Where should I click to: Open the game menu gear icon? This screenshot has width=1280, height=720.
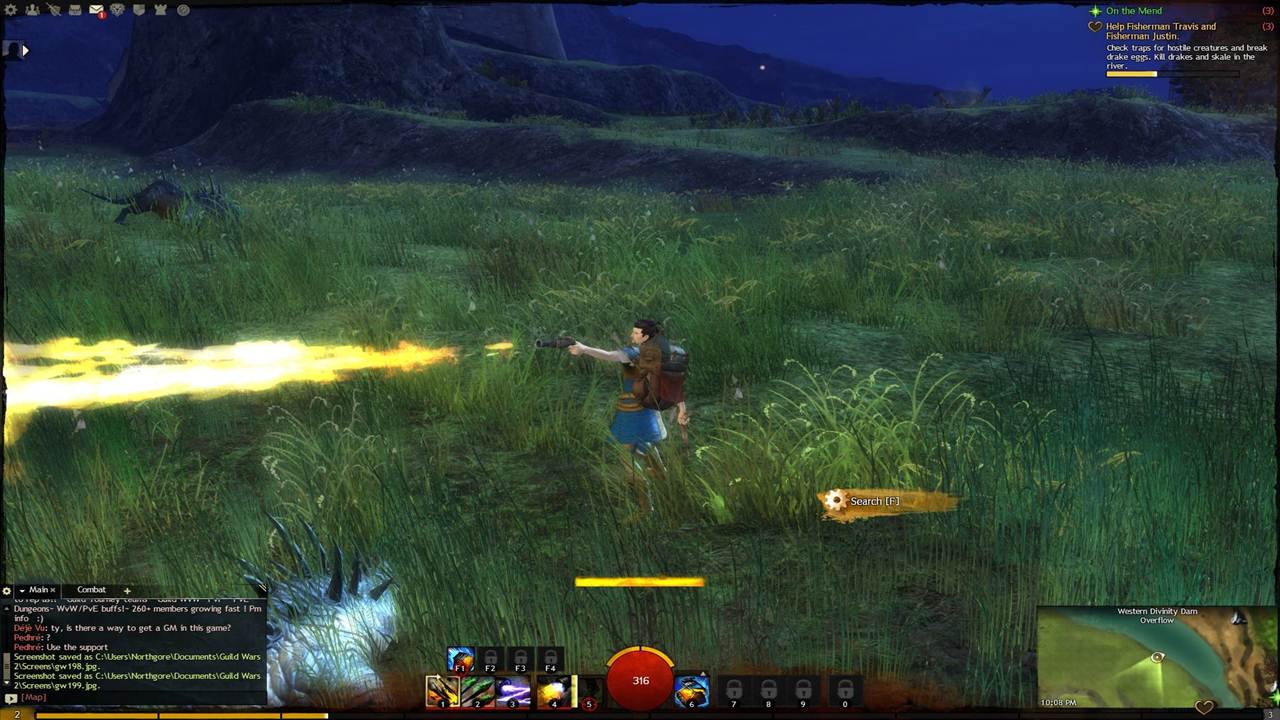point(12,10)
